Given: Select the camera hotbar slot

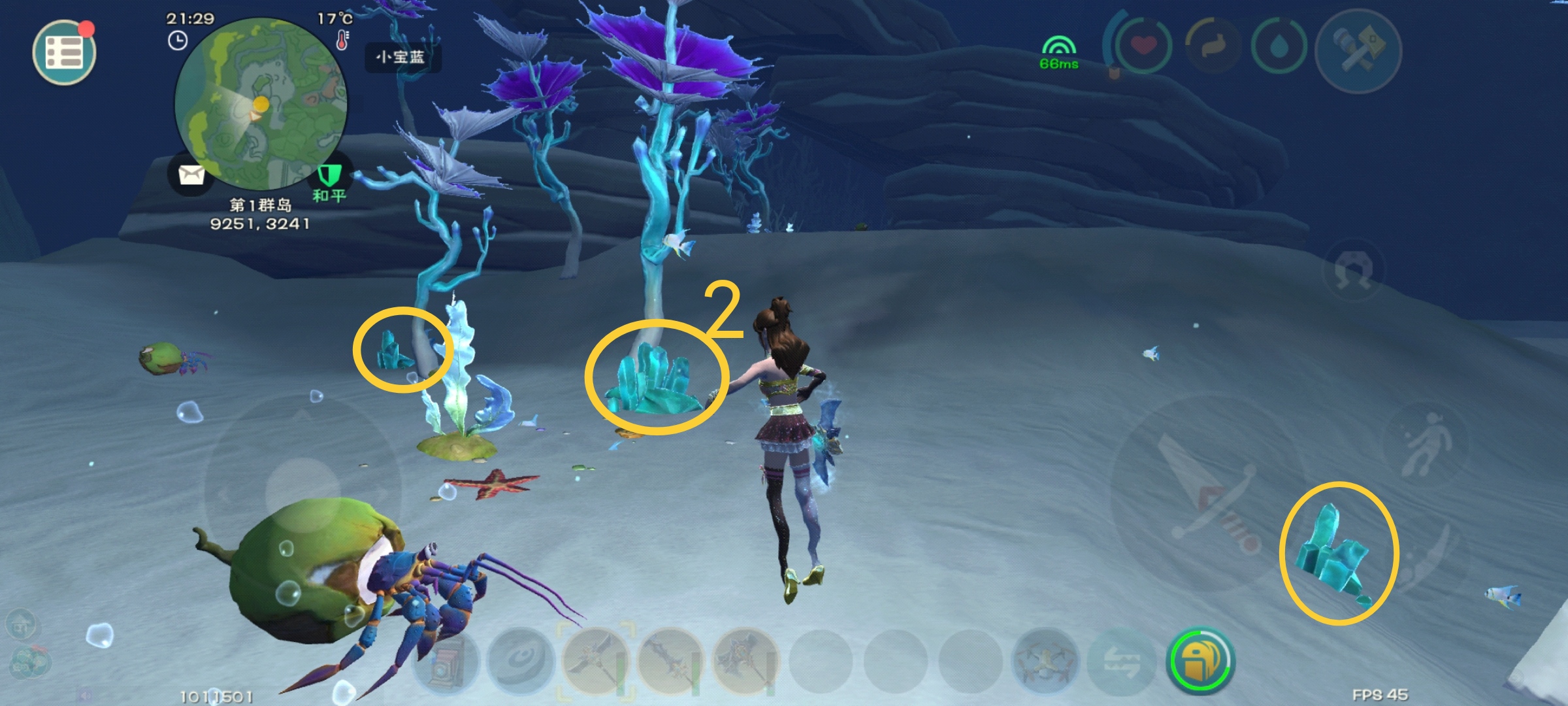Looking at the screenshot, I should pyautogui.click(x=447, y=662).
